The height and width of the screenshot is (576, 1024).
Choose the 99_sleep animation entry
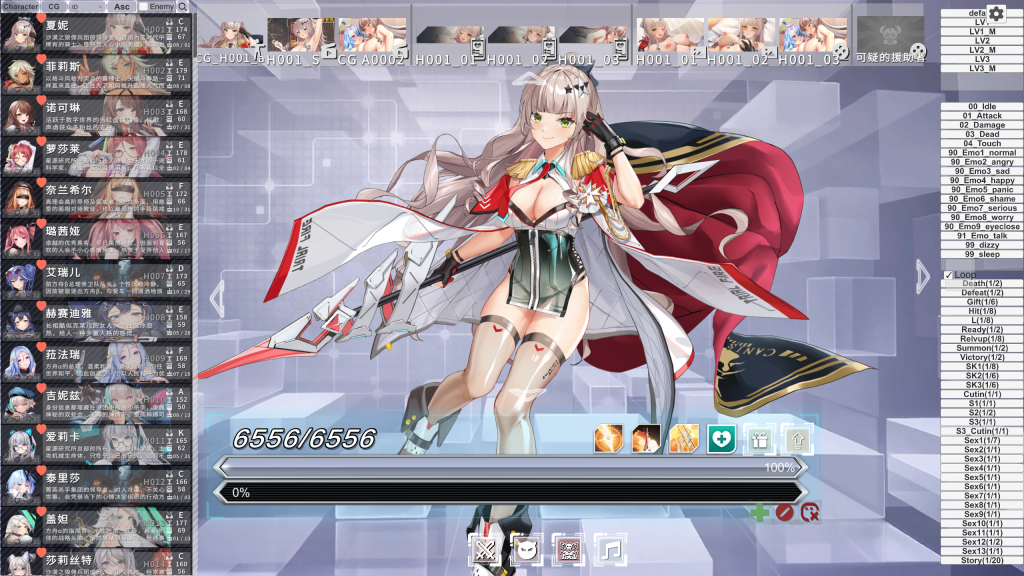pos(982,254)
